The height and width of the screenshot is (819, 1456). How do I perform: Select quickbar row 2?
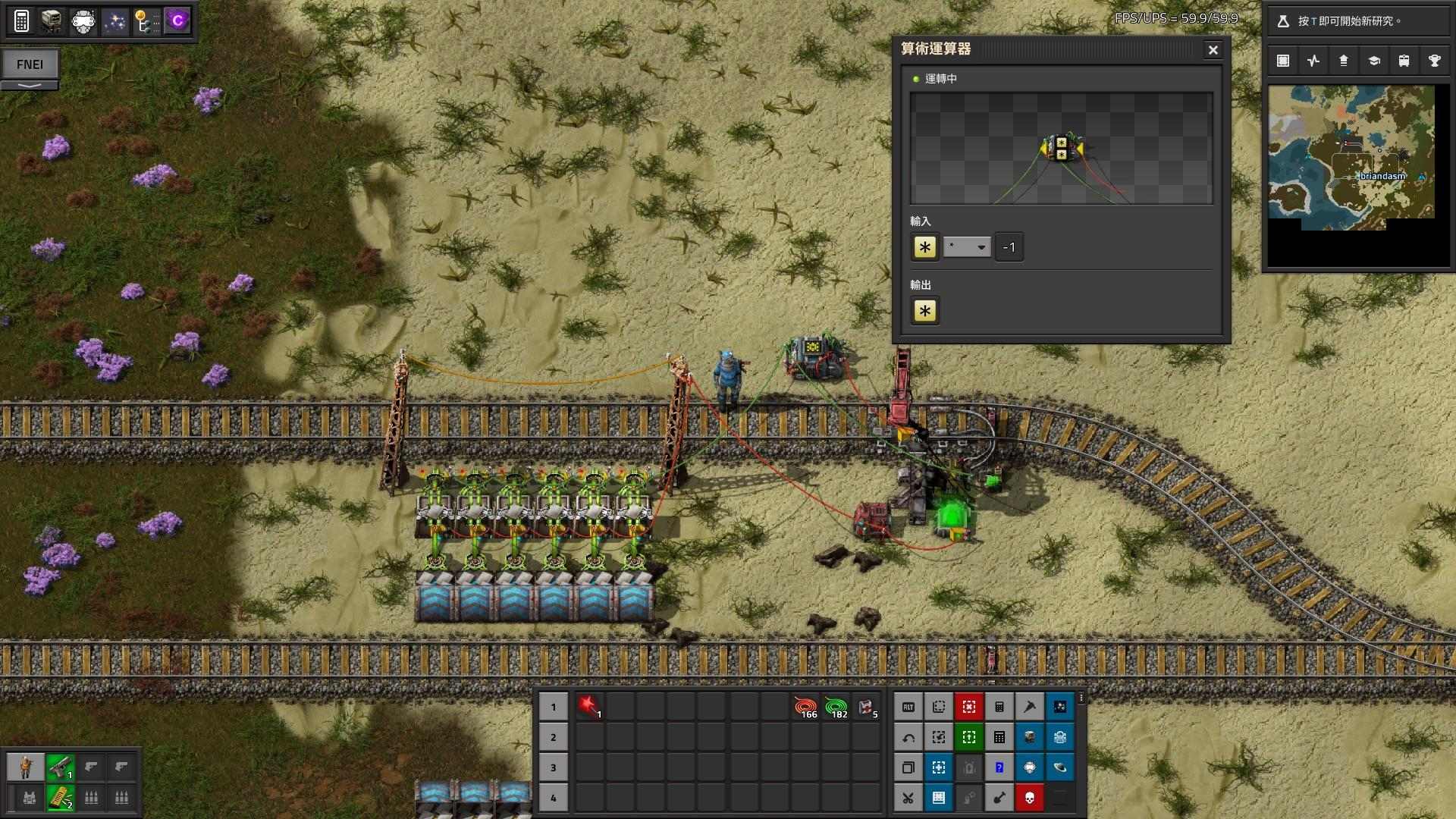[554, 736]
